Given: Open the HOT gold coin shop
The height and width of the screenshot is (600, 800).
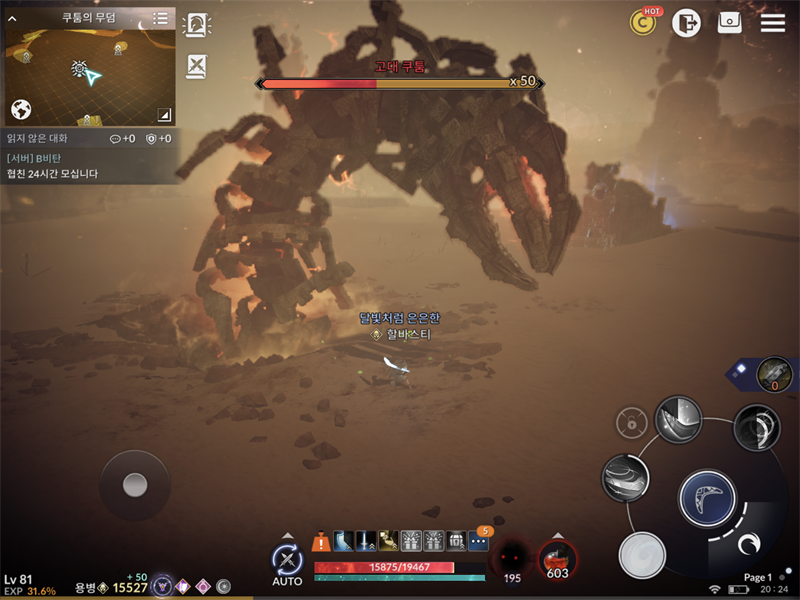Looking at the screenshot, I should click(643, 22).
